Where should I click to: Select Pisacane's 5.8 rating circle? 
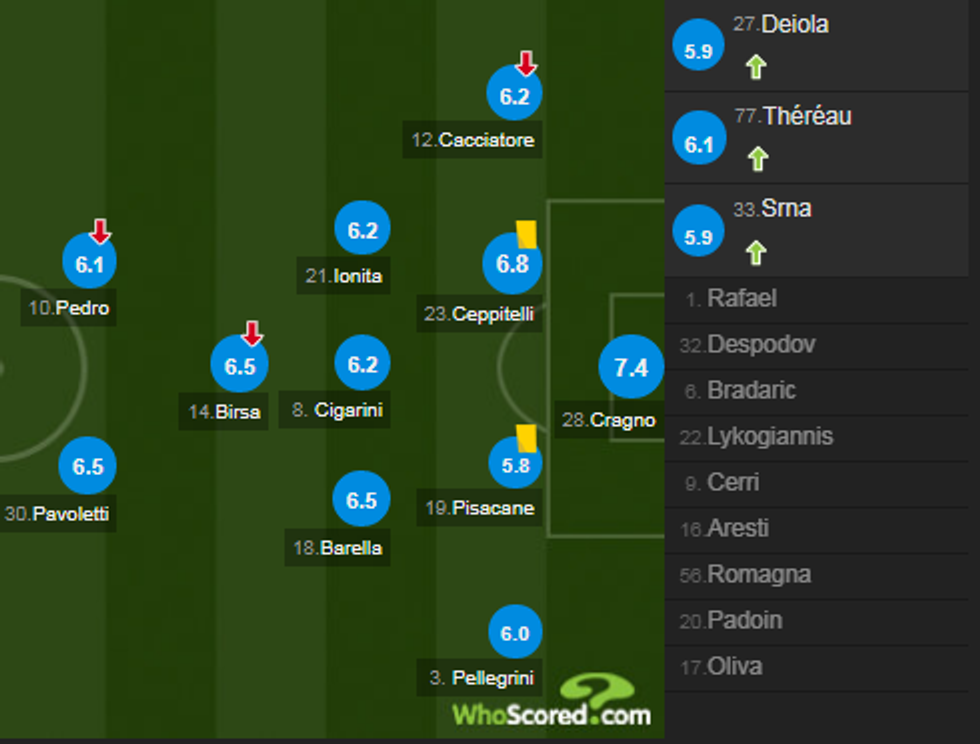click(x=515, y=464)
